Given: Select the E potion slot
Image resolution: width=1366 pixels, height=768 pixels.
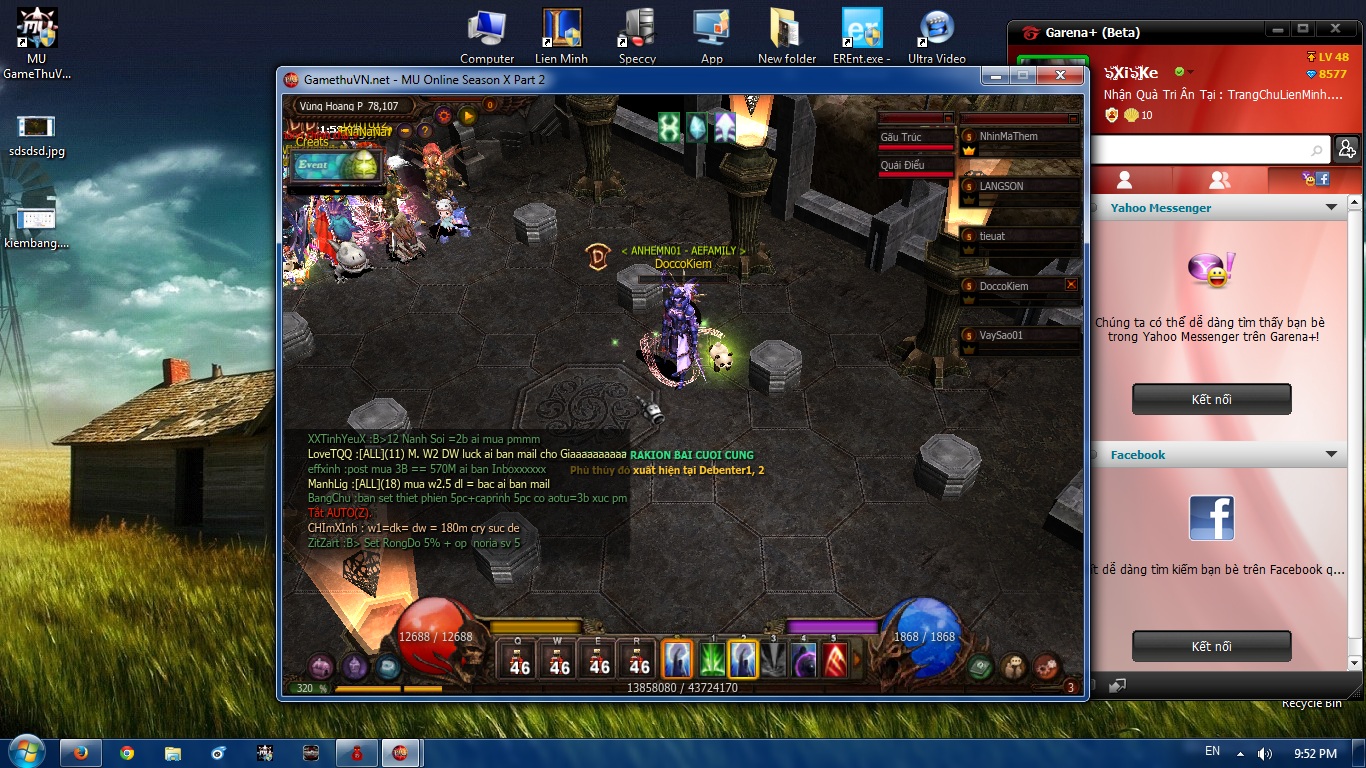Looking at the screenshot, I should (599, 660).
